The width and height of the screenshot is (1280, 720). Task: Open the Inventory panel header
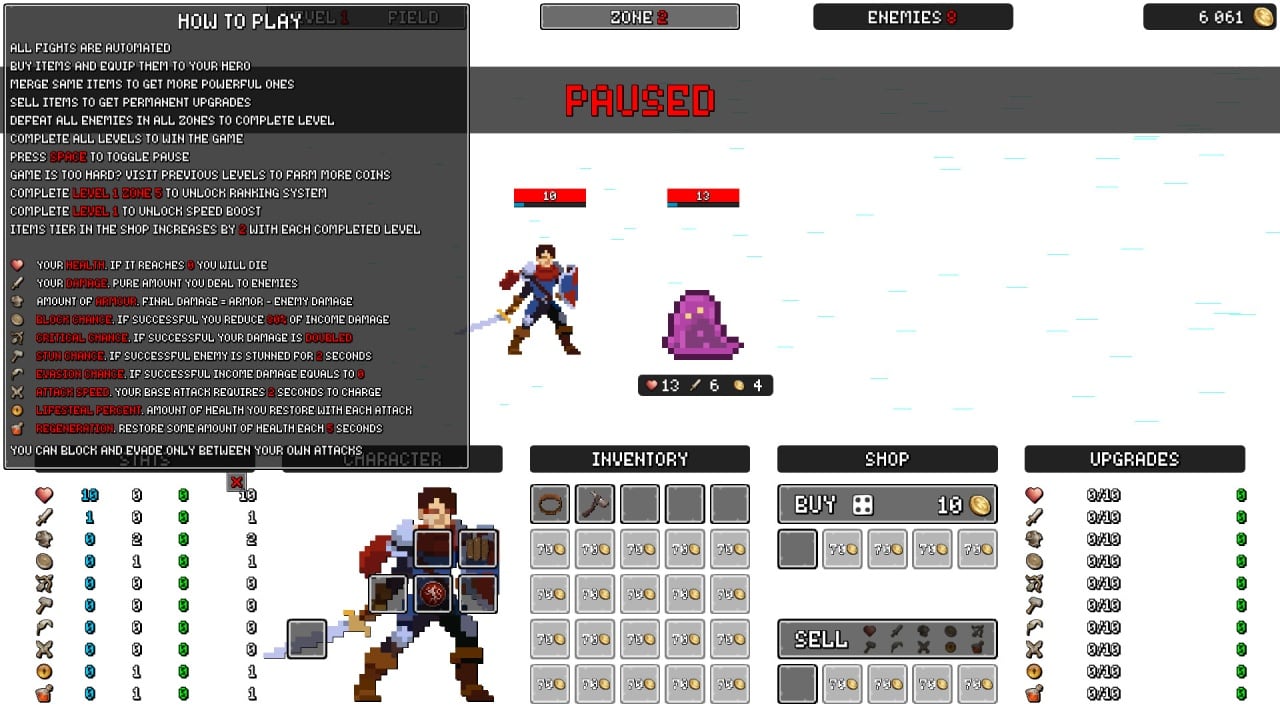[639, 459]
